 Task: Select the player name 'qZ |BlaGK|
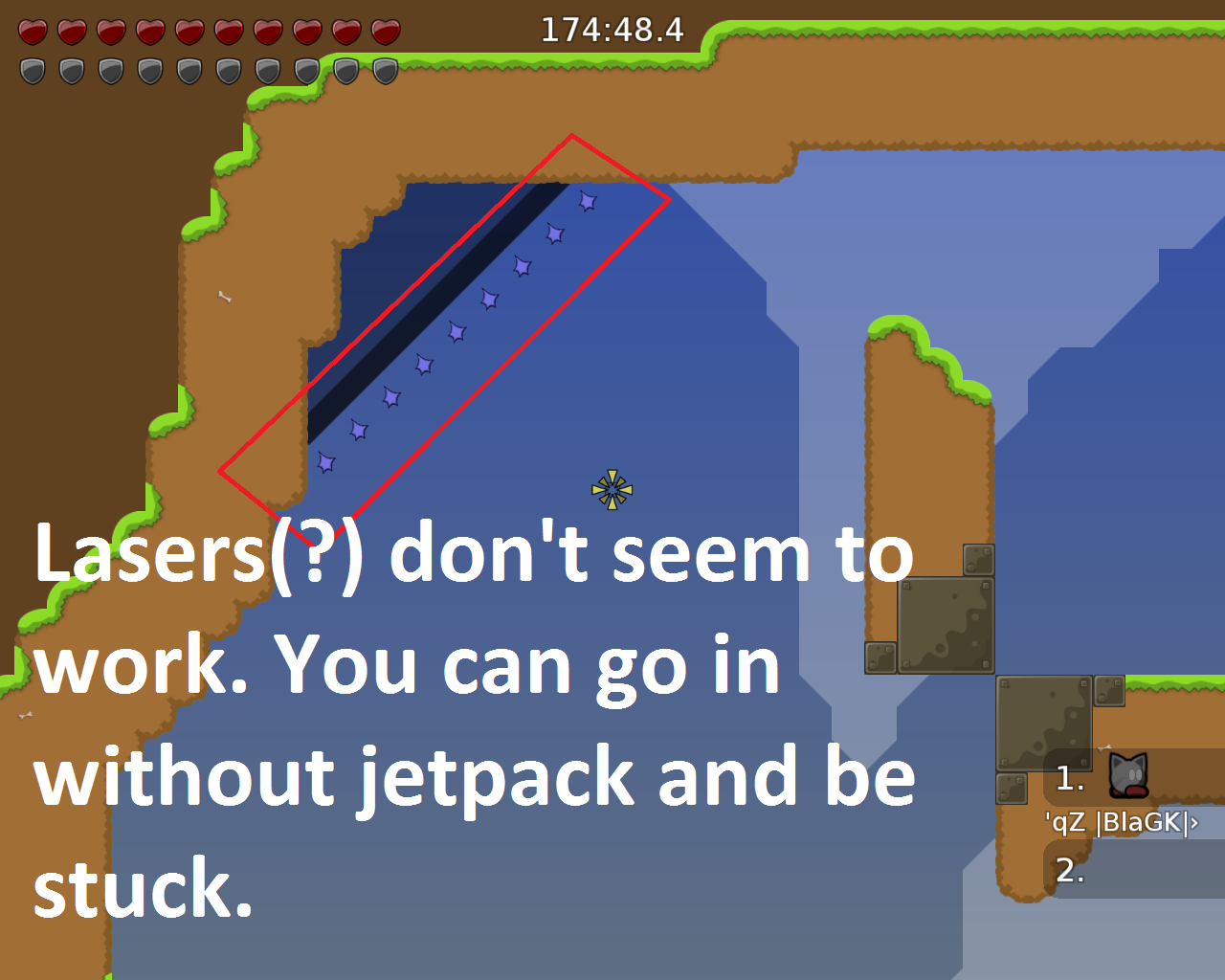(x=1122, y=820)
